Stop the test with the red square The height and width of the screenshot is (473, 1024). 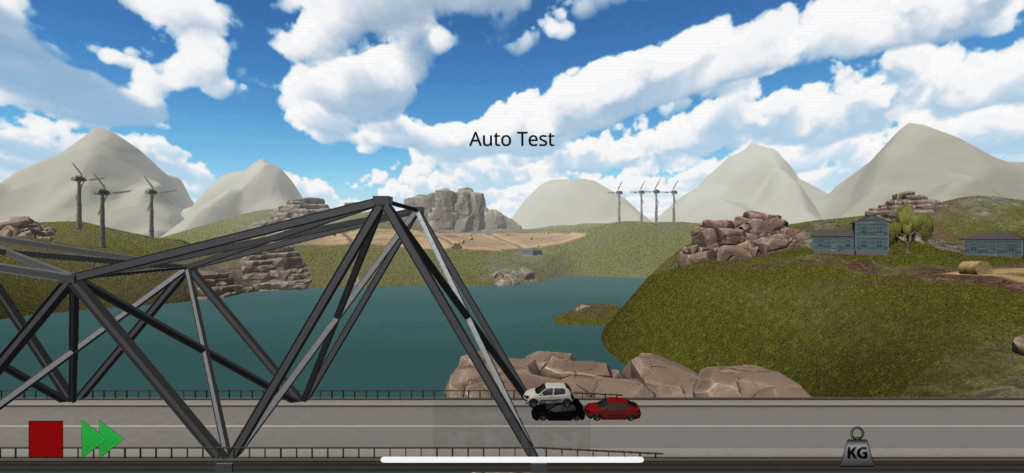point(45,439)
